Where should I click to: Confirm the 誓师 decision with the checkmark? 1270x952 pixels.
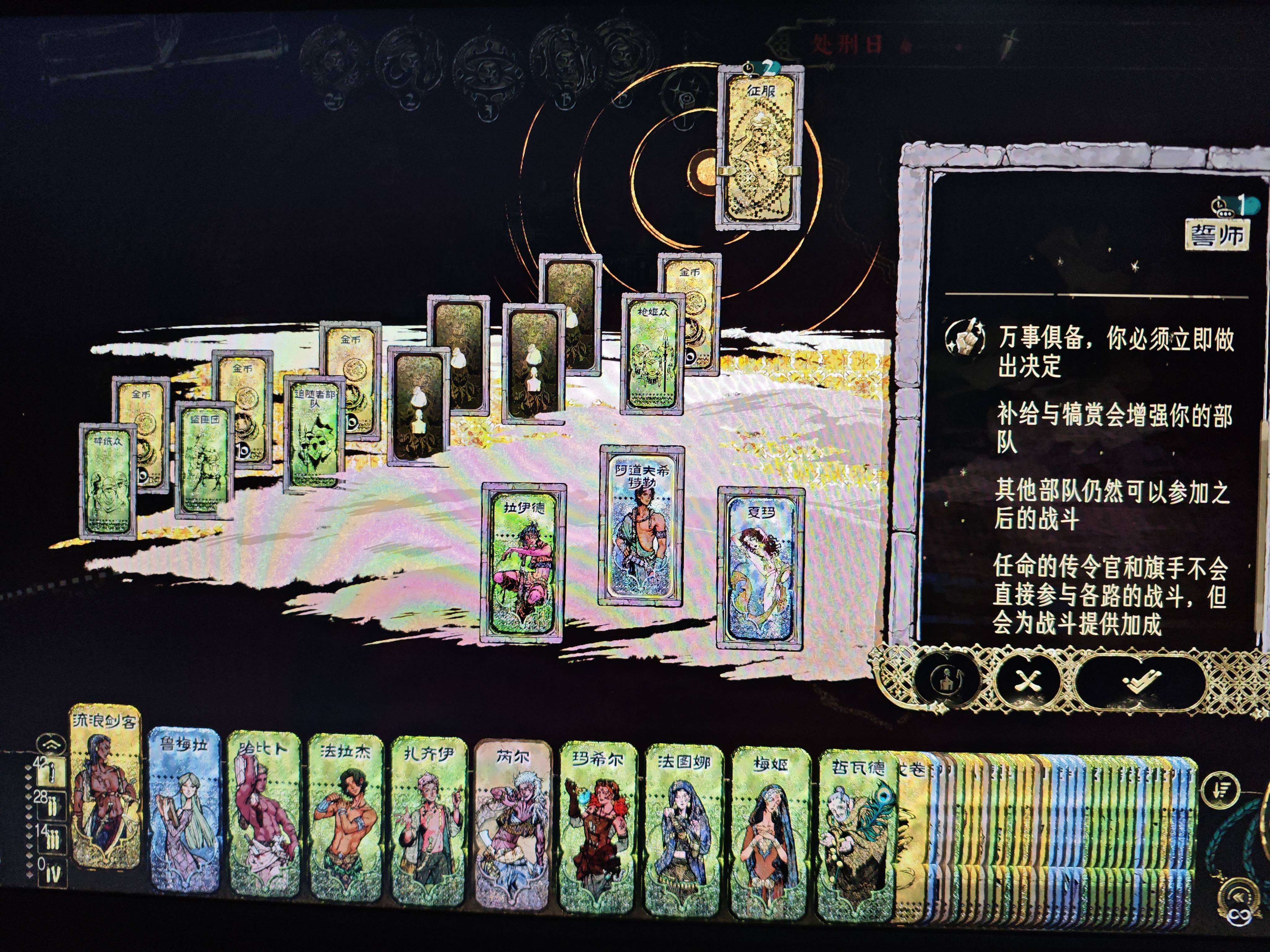click(x=1139, y=681)
